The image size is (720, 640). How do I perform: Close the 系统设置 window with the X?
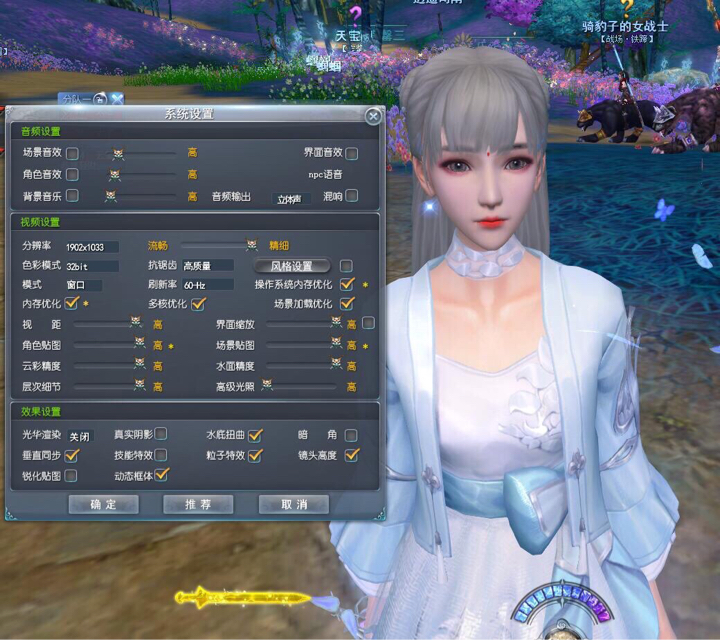(373, 116)
